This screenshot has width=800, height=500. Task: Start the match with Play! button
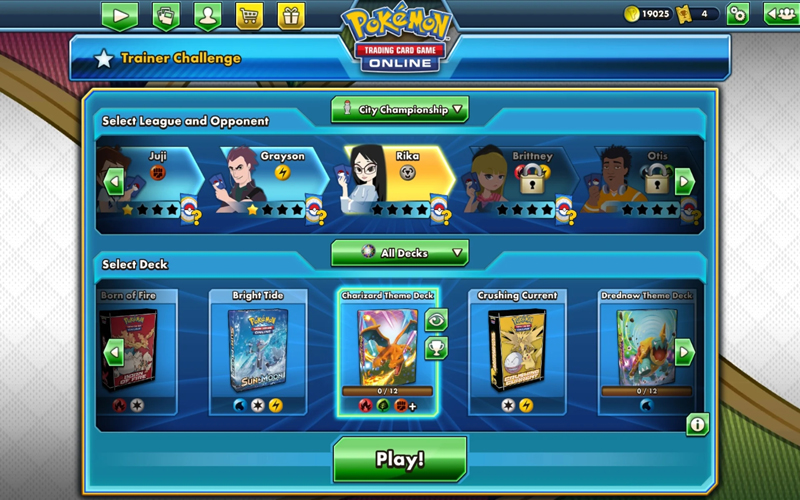click(400, 459)
